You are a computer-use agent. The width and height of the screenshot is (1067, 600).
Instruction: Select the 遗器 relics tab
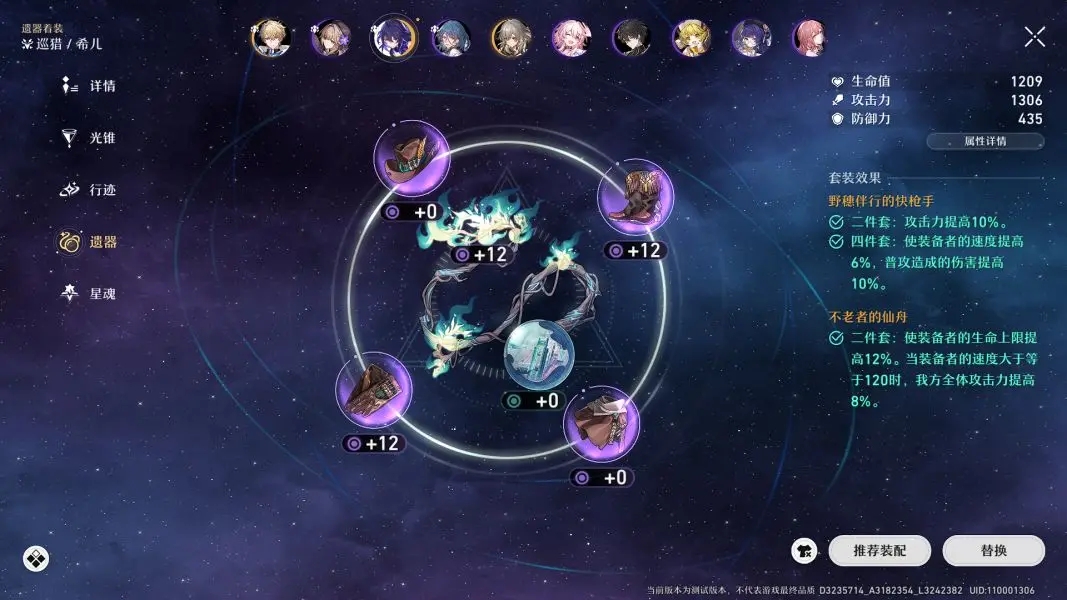(89, 242)
